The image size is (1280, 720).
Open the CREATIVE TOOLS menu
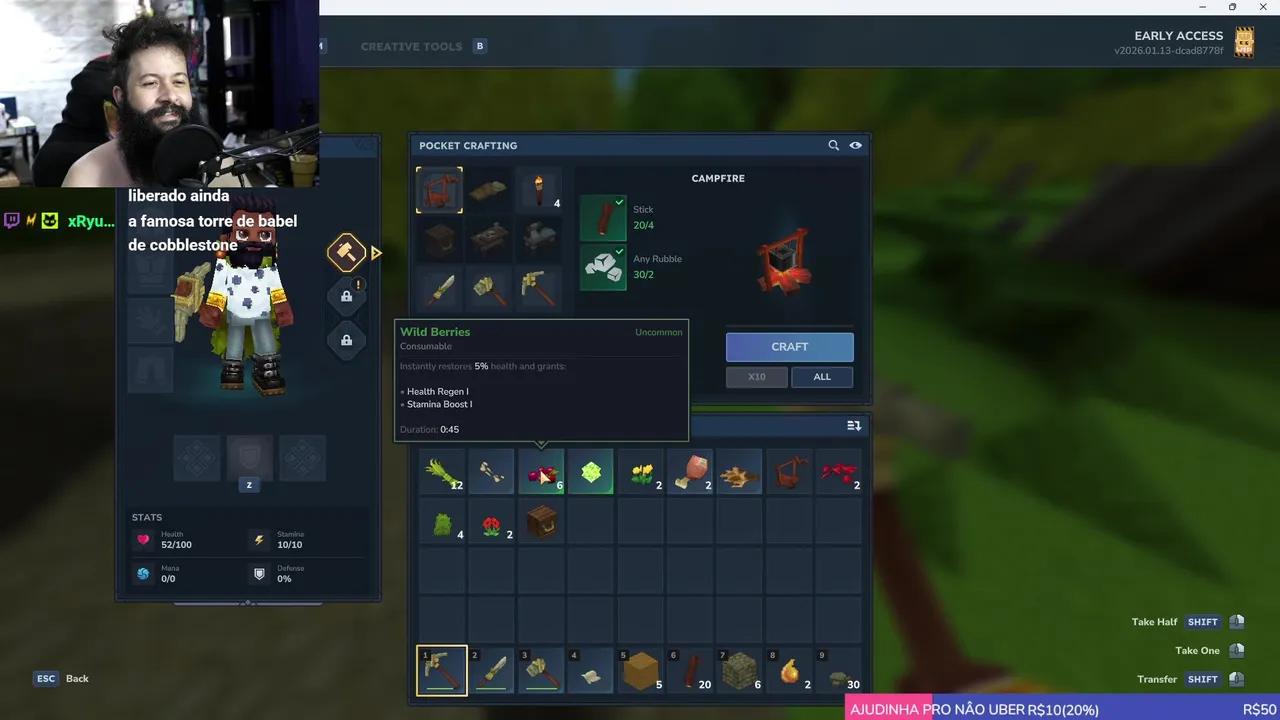click(411, 45)
